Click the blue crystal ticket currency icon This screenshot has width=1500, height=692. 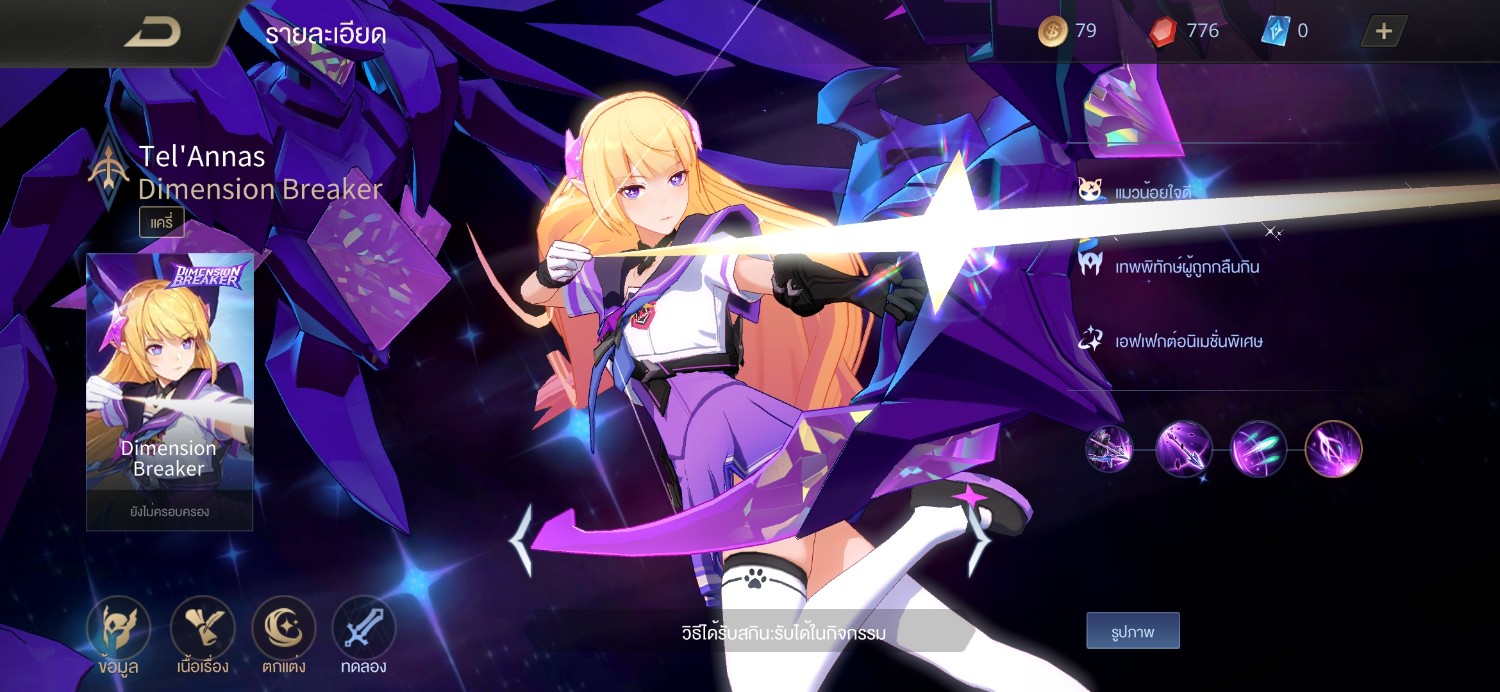pyautogui.click(x=1275, y=32)
